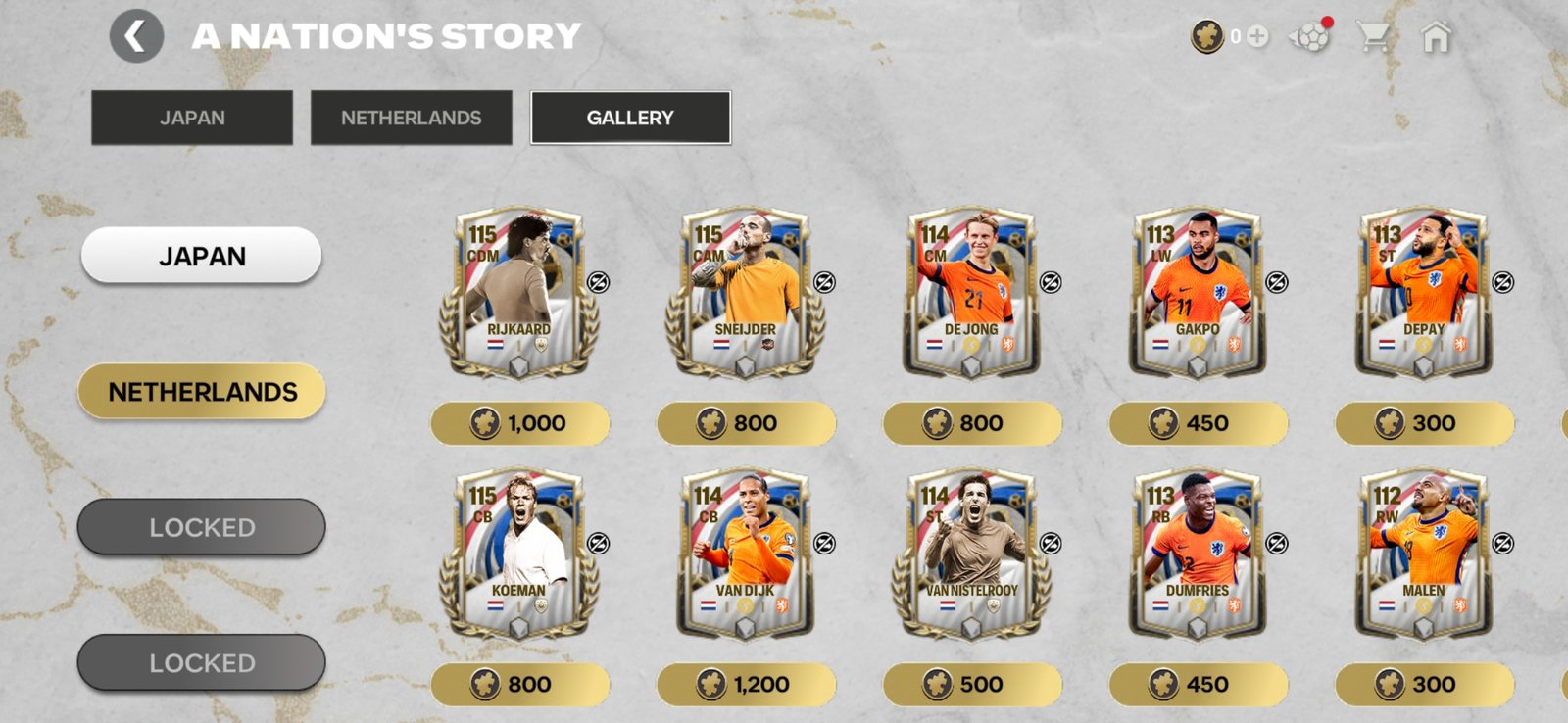1568x723 pixels.
Task: View the 115 CDM Rijkaard card
Action: [518, 292]
